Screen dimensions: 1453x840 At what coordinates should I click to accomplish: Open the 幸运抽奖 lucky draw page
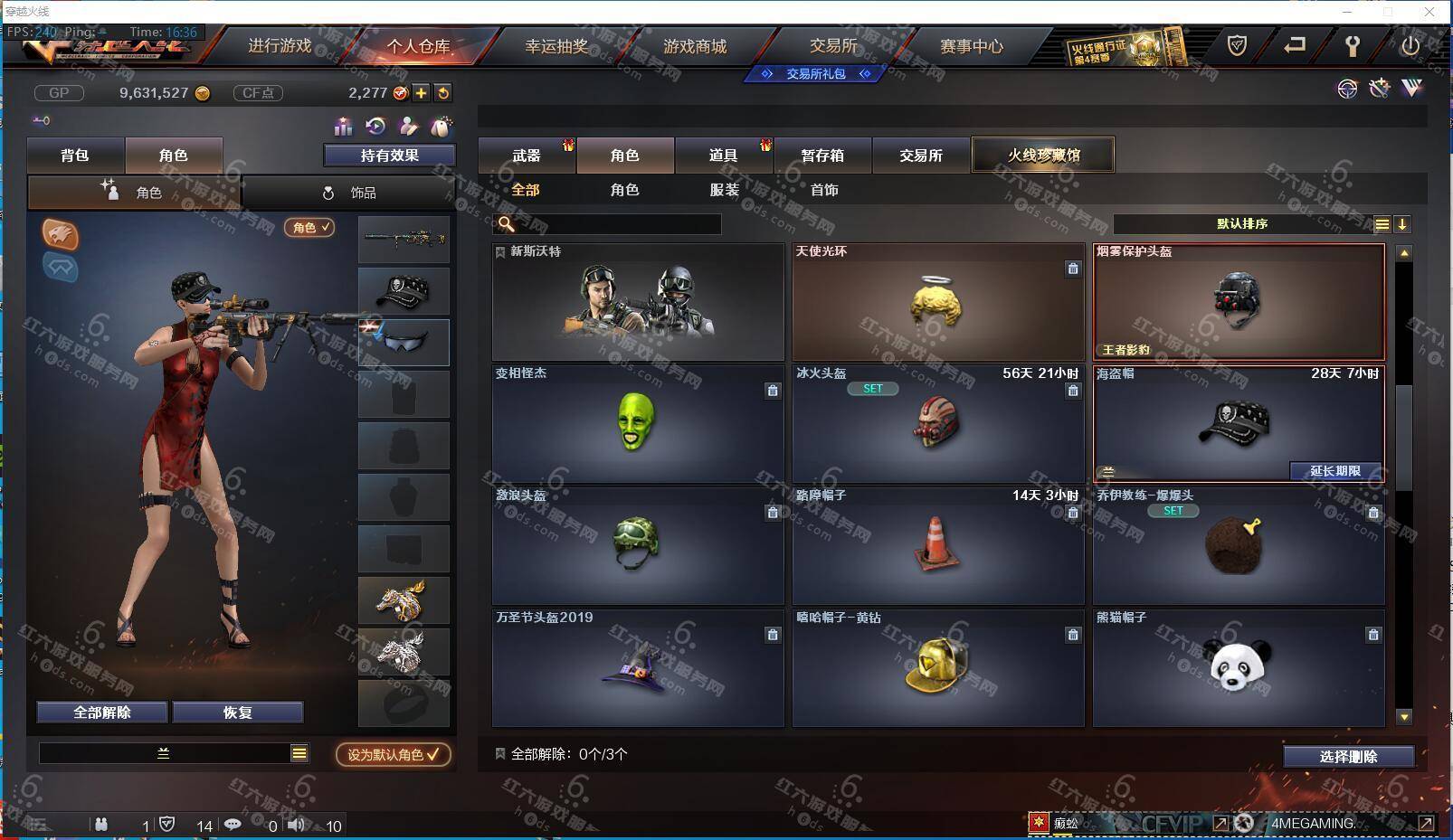556,46
